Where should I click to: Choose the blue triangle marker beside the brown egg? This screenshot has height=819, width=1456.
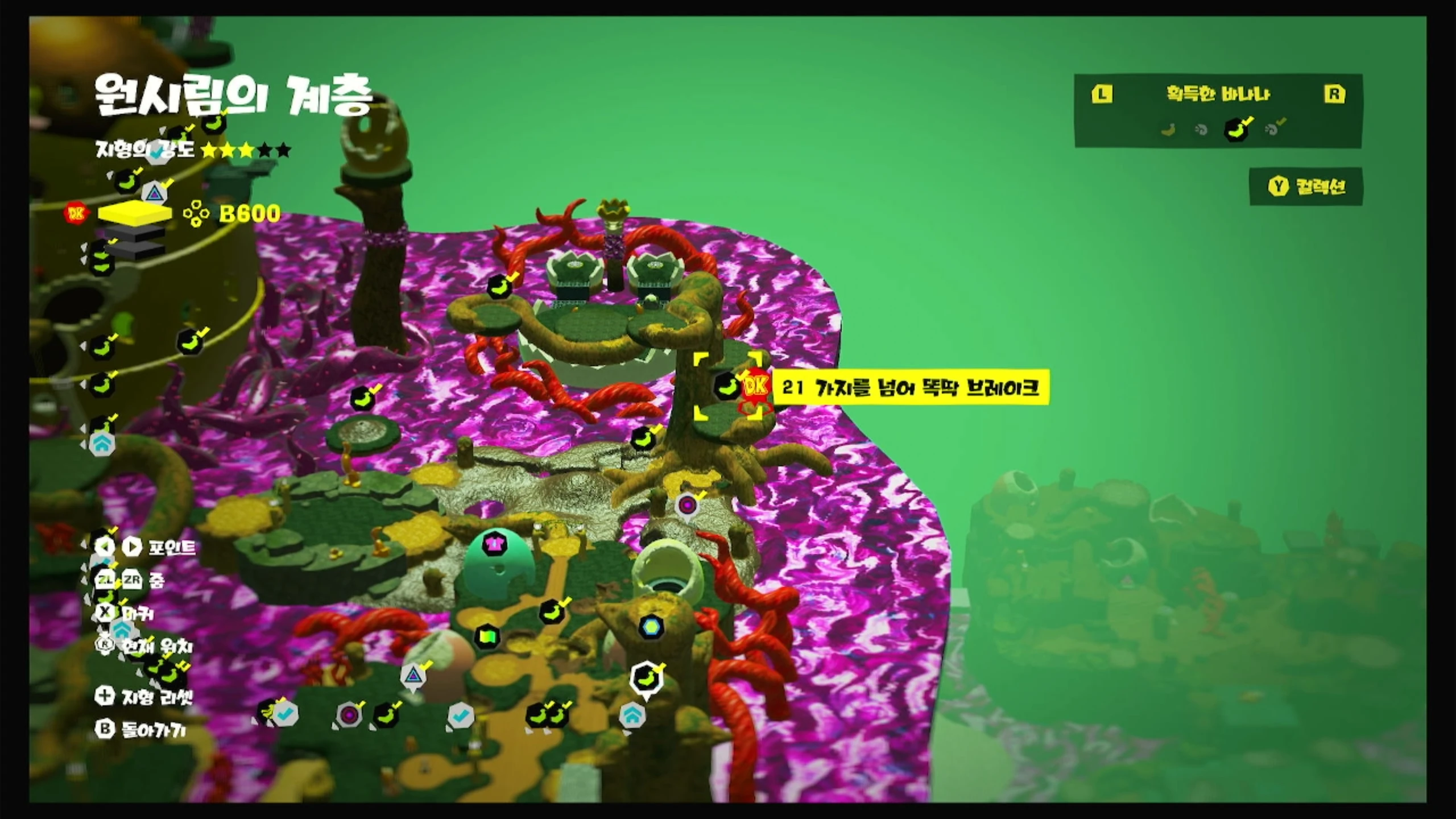click(x=413, y=676)
